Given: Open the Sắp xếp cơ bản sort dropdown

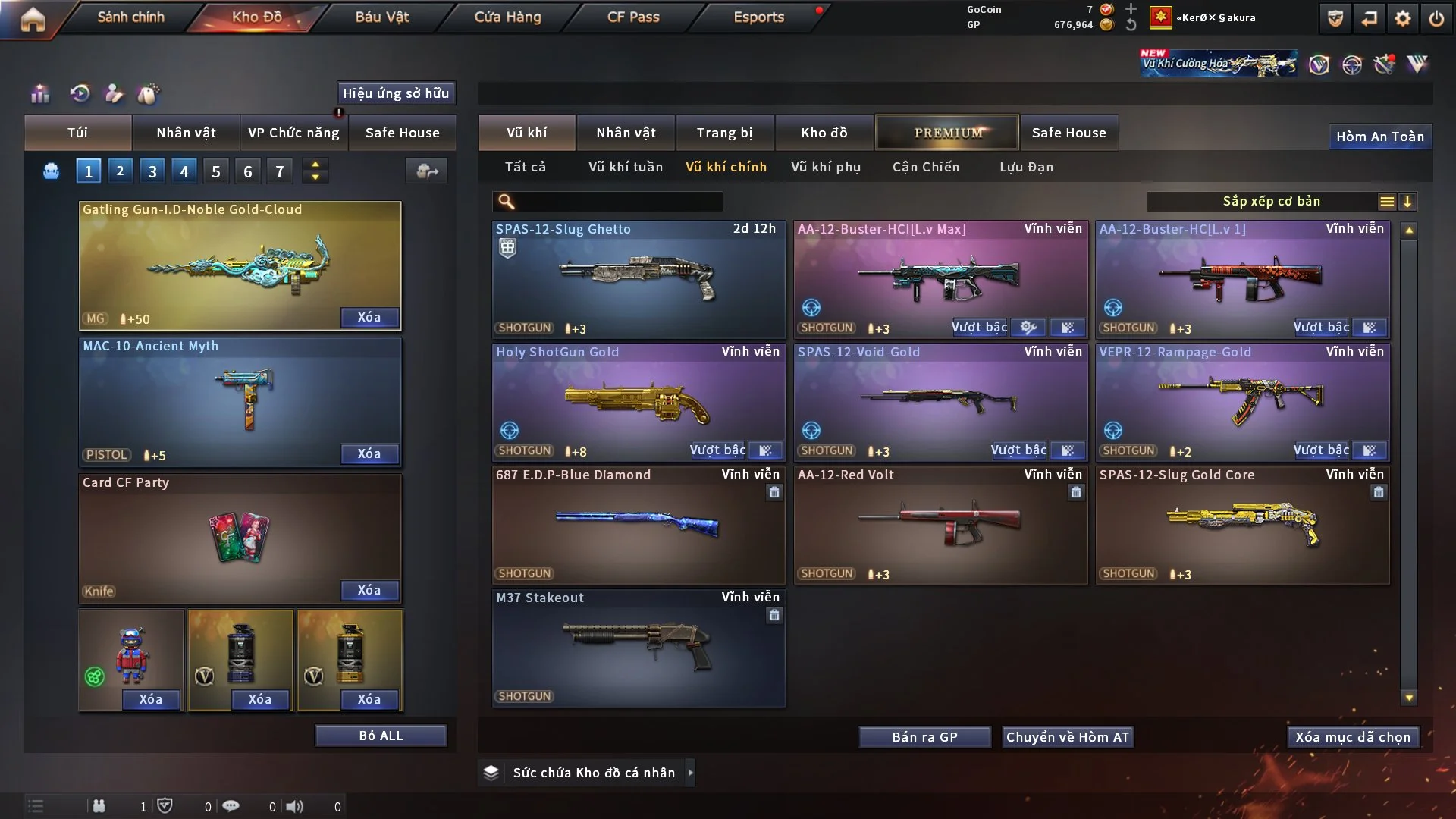Looking at the screenshot, I should (1271, 202).
